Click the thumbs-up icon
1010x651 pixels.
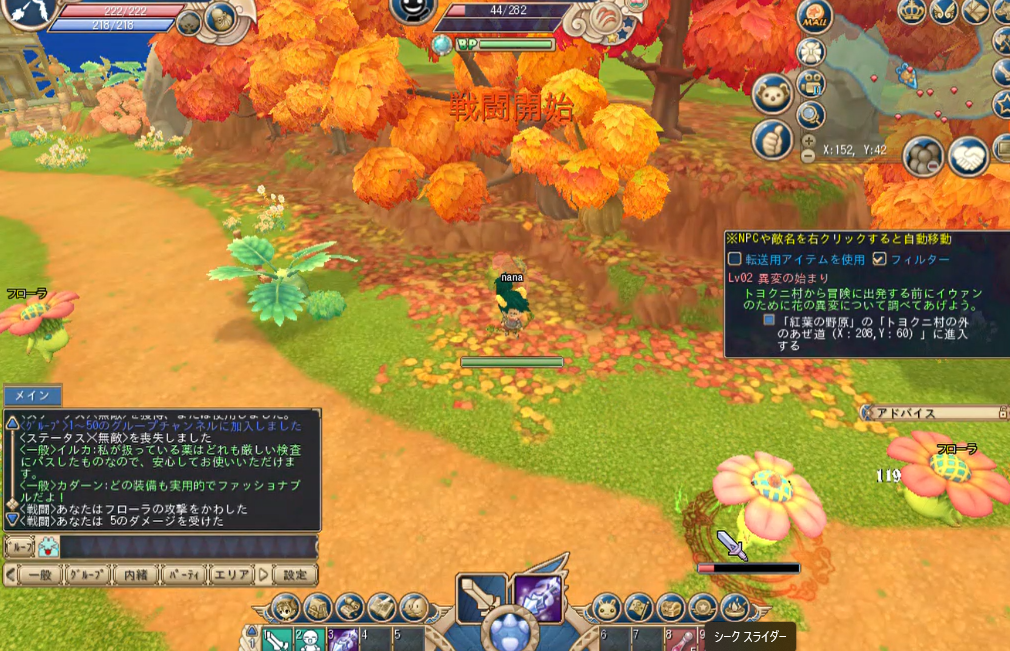772,140
